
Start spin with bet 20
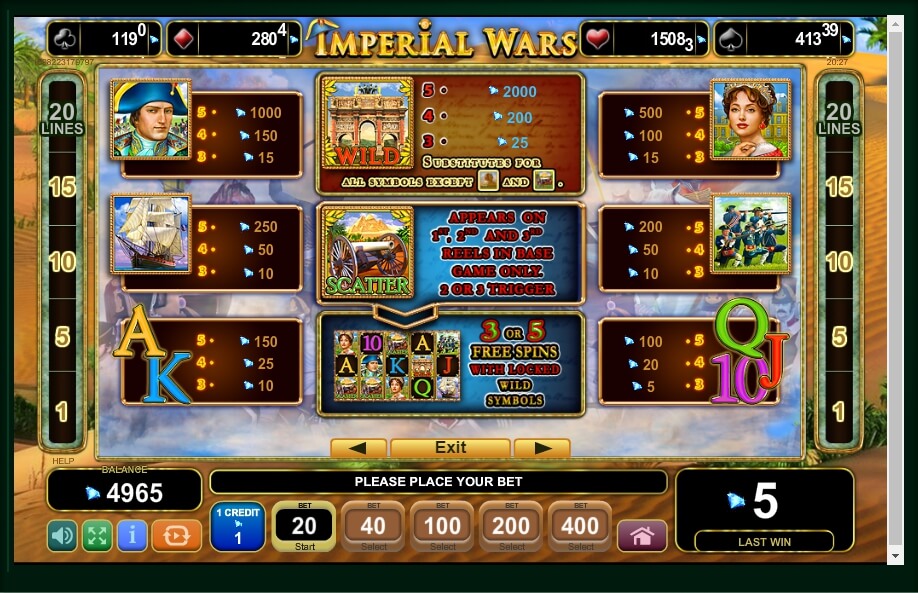(x=304, y=527)
